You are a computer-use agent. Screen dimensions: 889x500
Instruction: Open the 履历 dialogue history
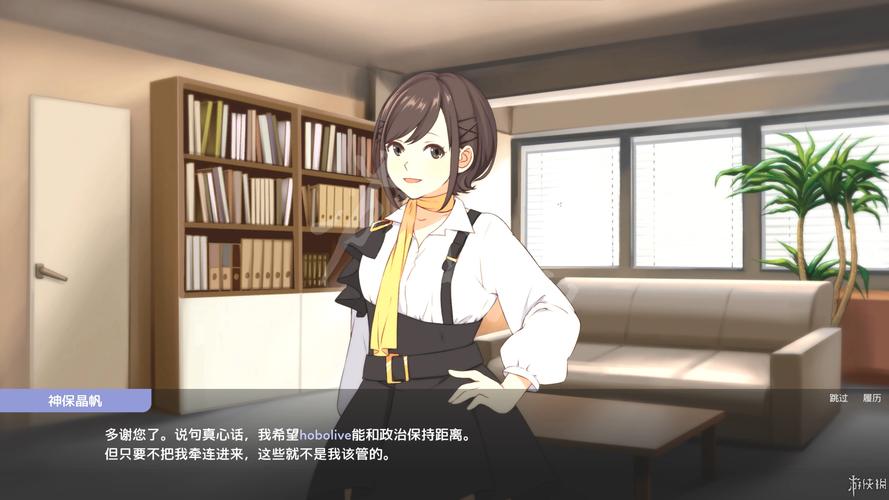pos(872,398)
